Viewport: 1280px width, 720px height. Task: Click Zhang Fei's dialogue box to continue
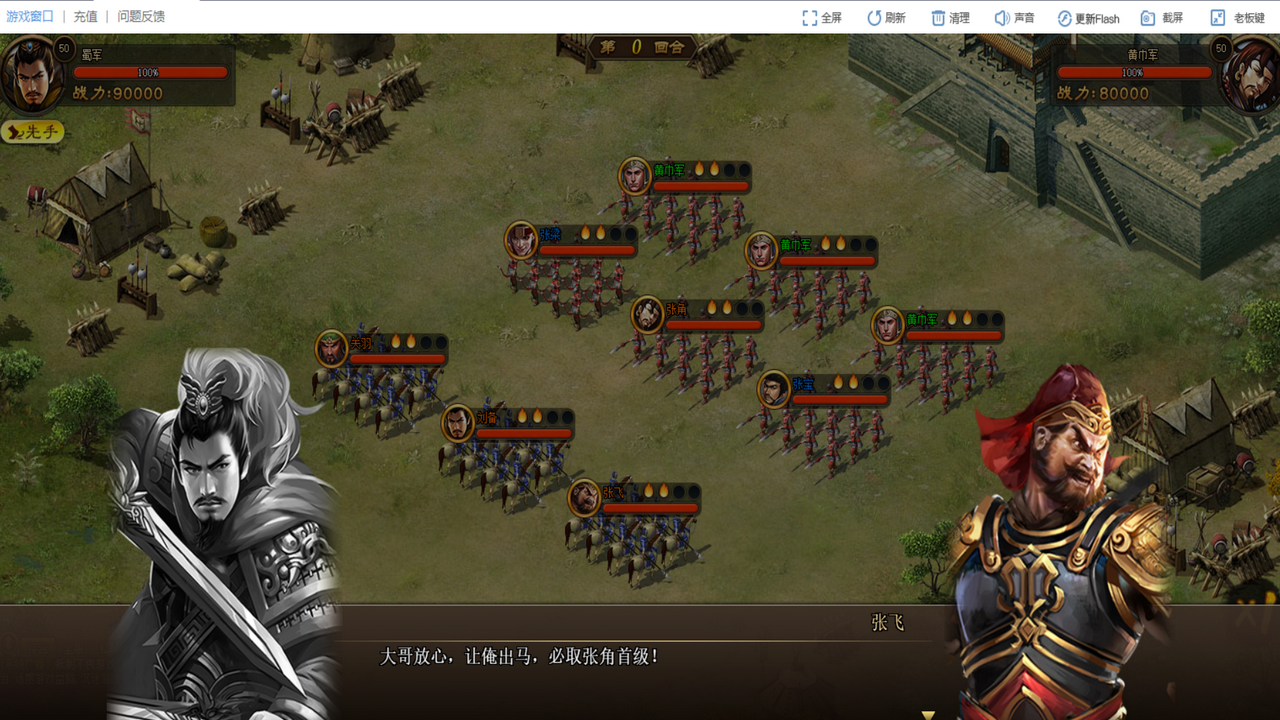click(x=640, y=658)
